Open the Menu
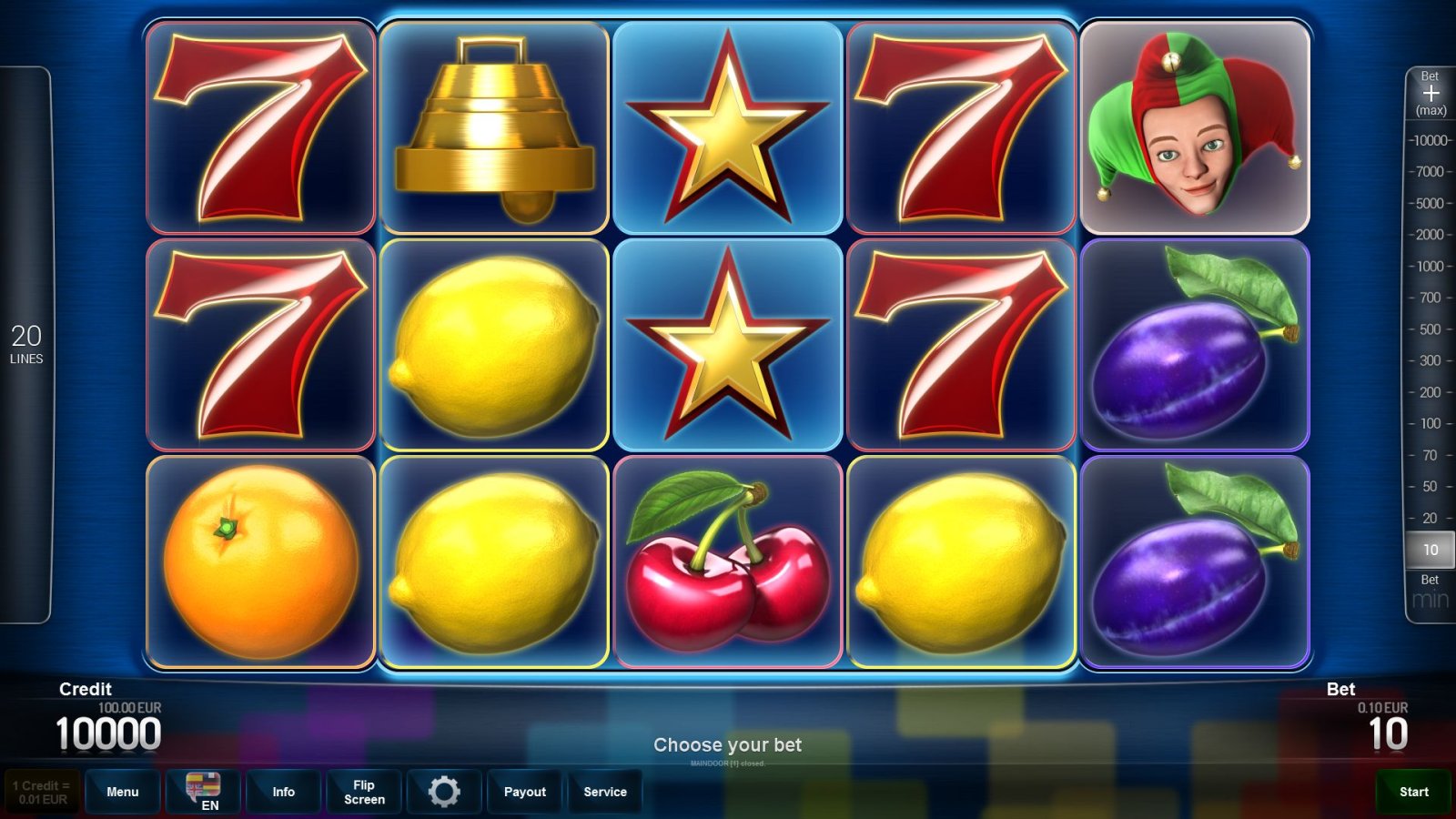Viewport: 1456px width, 819px height. [123, 792]
